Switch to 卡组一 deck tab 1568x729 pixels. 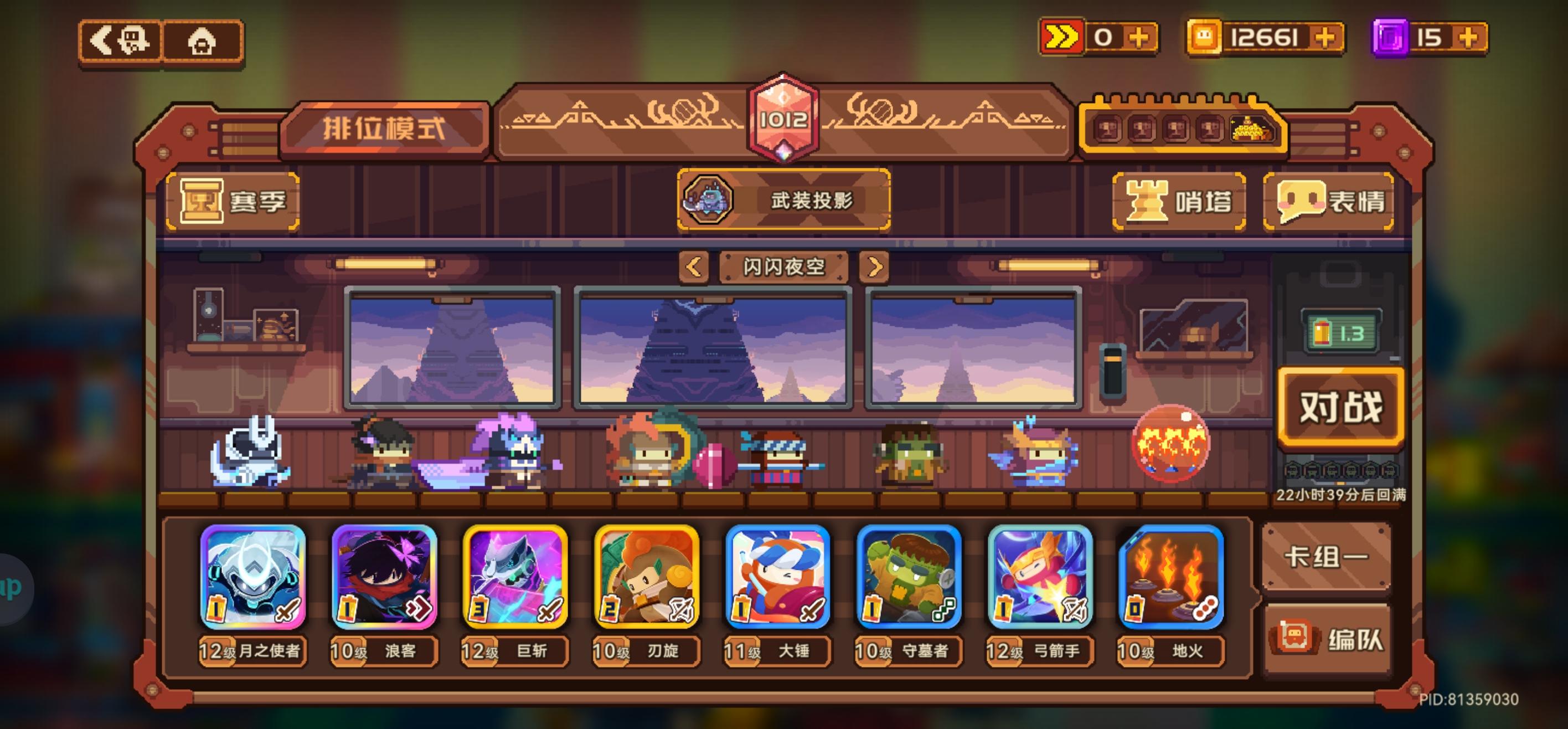tap(1327, 558)
